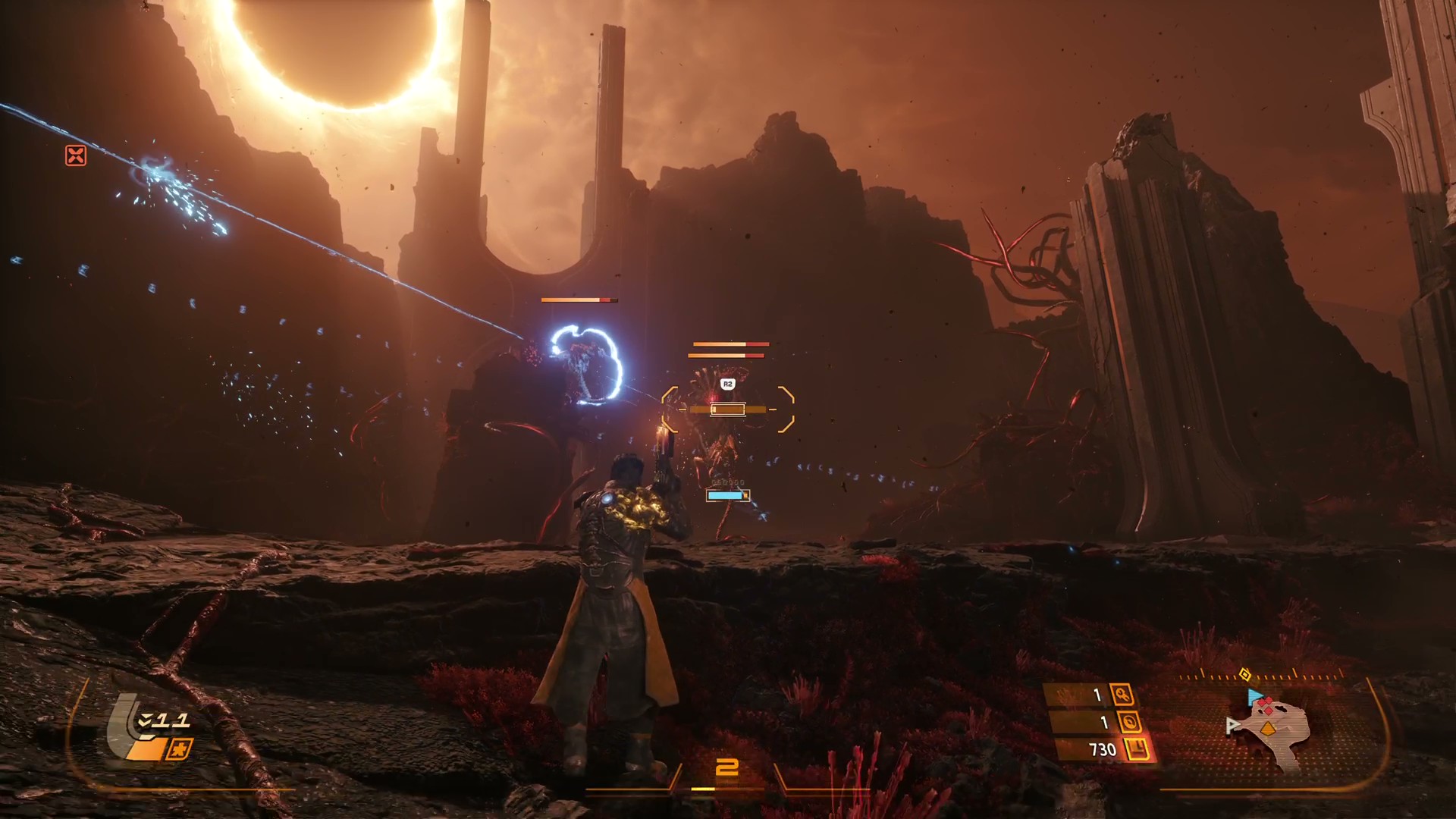Click the orange player marker on minimap
This screenshot has width=1456, height=819.
pyautogui.click(x=1267, y=730)
